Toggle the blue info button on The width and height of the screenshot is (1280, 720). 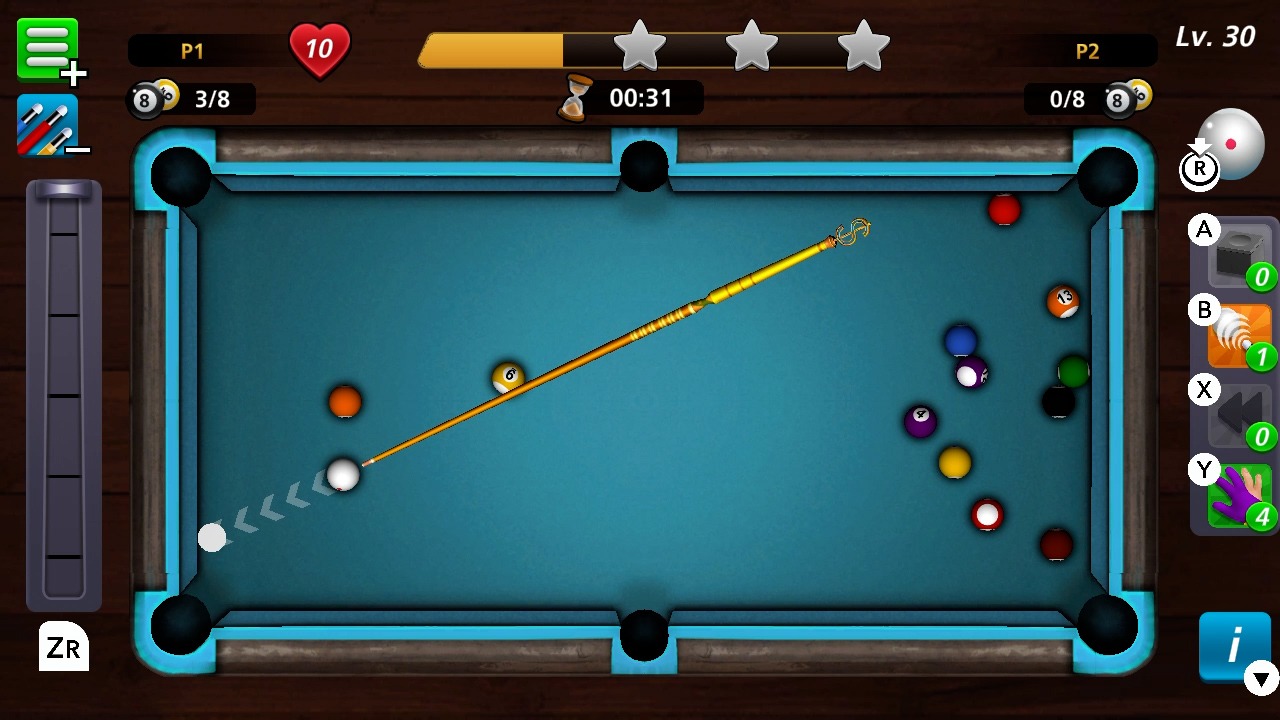1232,647
